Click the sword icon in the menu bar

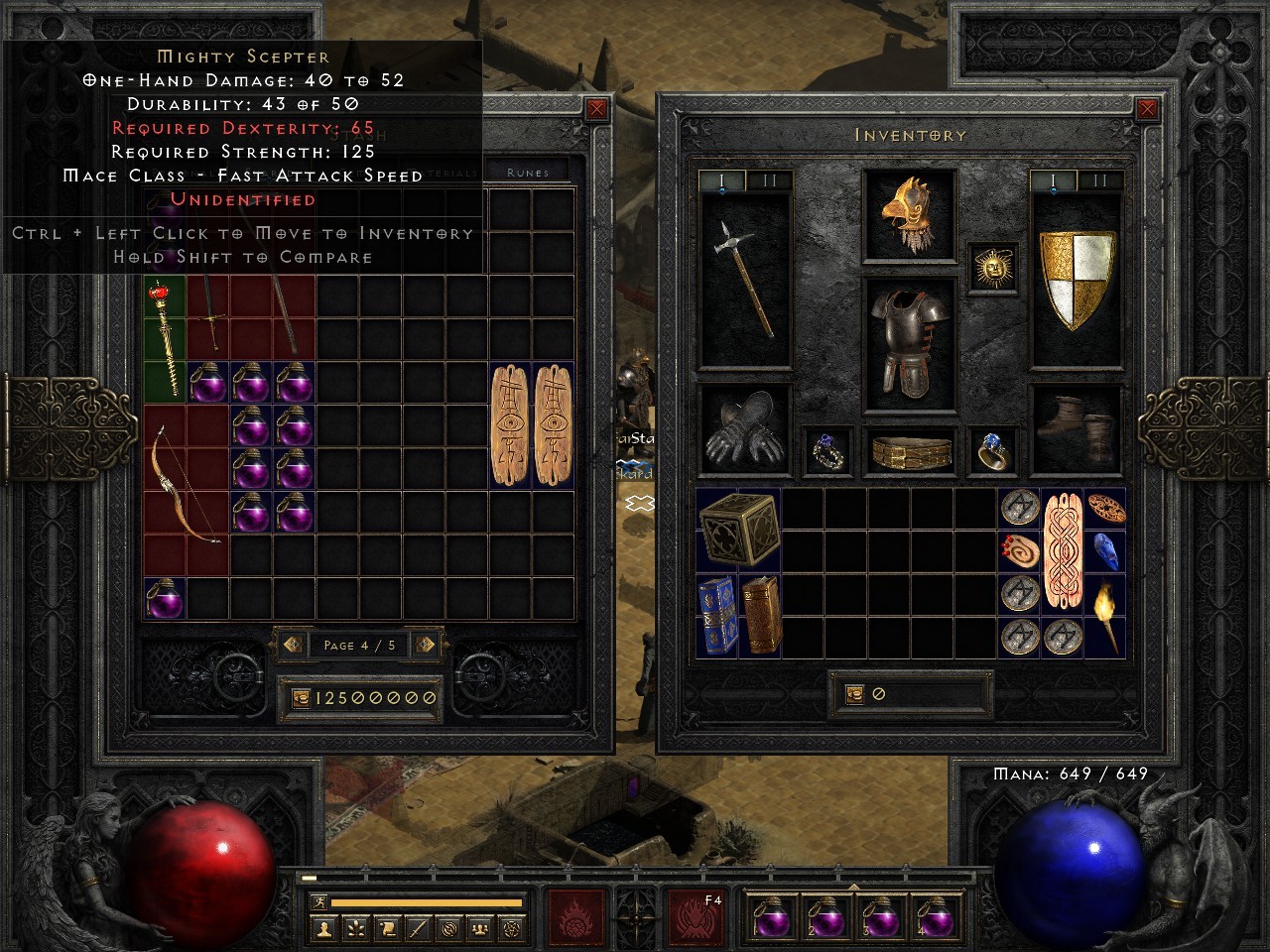418,927
